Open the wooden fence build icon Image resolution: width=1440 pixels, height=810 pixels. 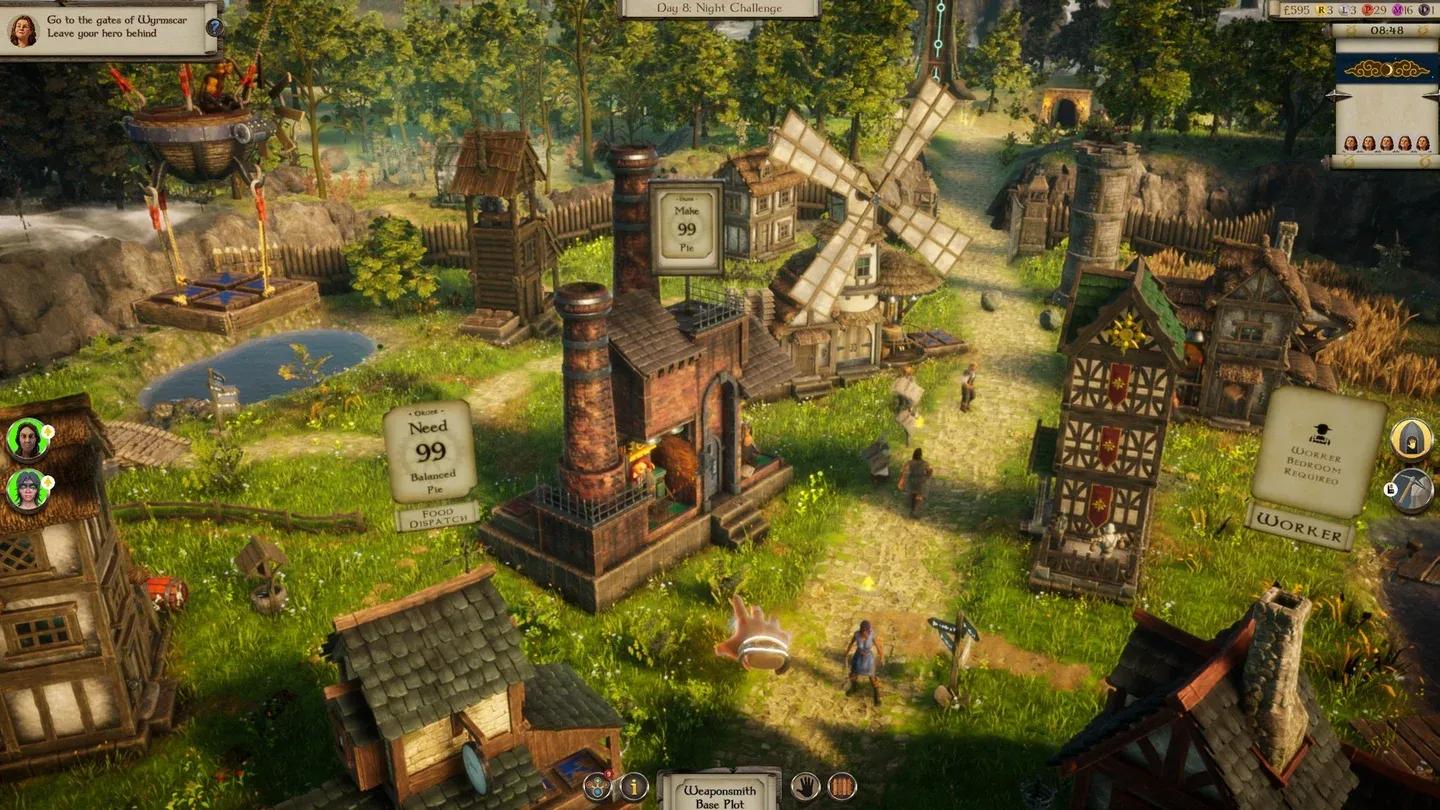tap(843, 787)
